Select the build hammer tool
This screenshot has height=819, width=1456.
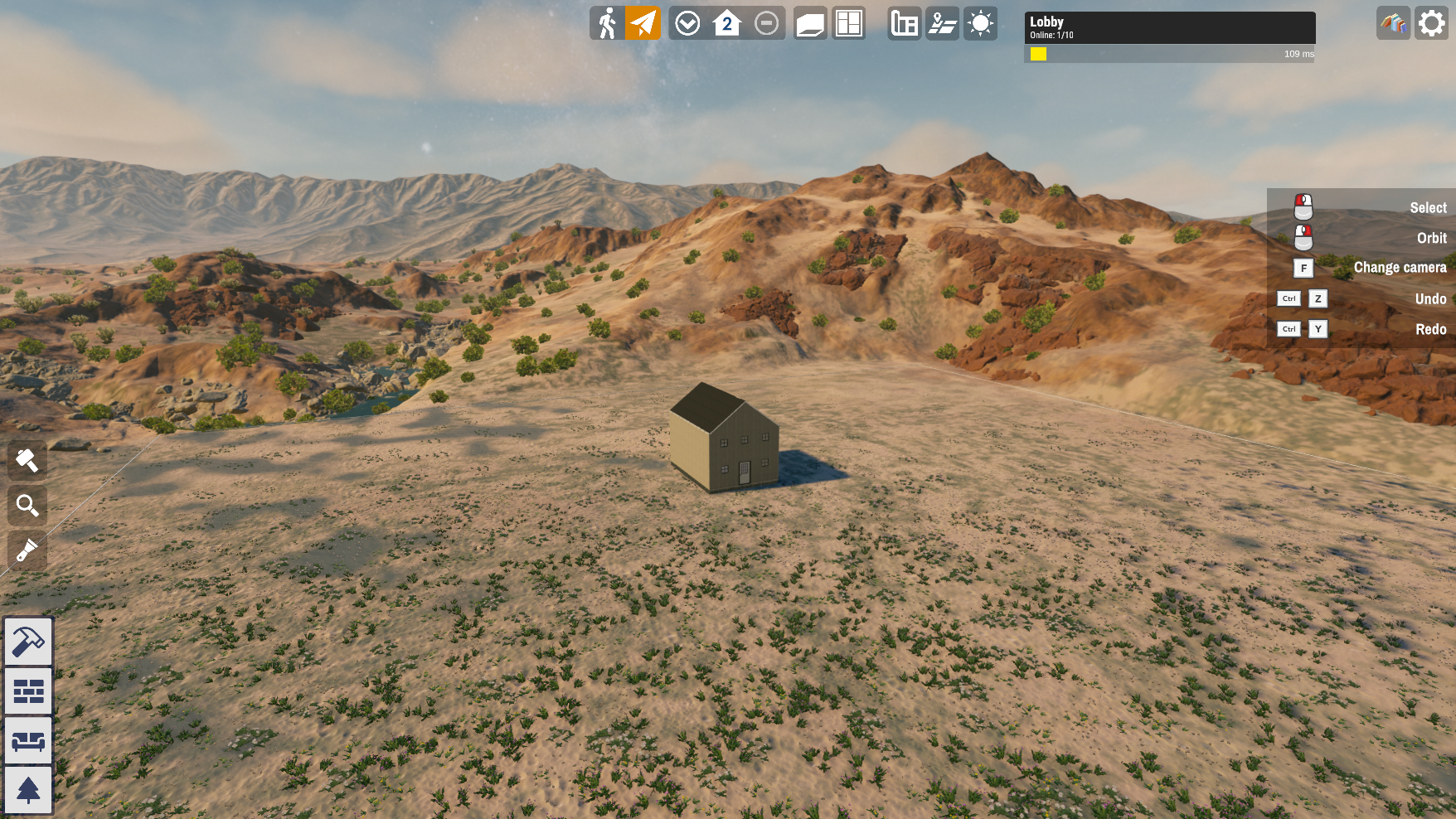pos(27,642)
